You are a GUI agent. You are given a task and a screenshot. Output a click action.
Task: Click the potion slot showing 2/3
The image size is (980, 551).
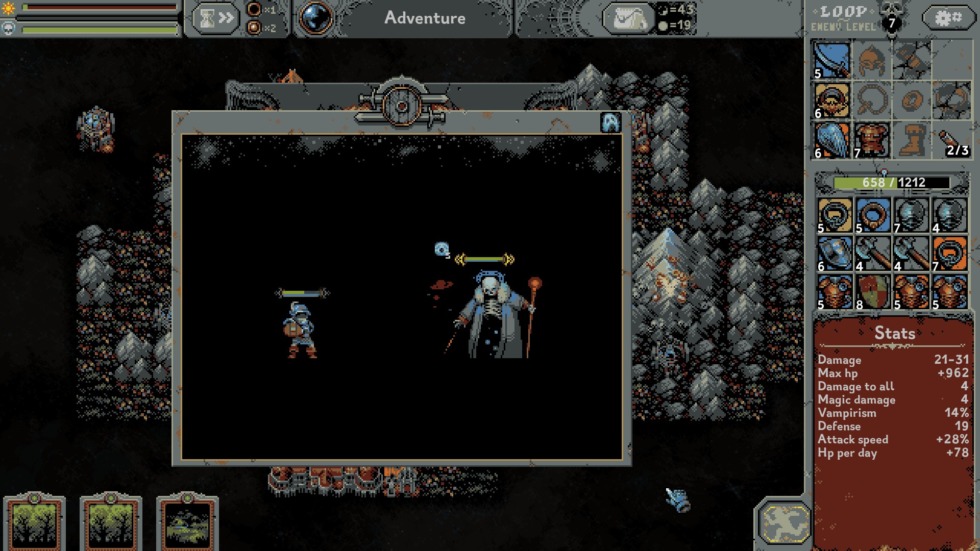pyautogui.click(x=951, y=140)
